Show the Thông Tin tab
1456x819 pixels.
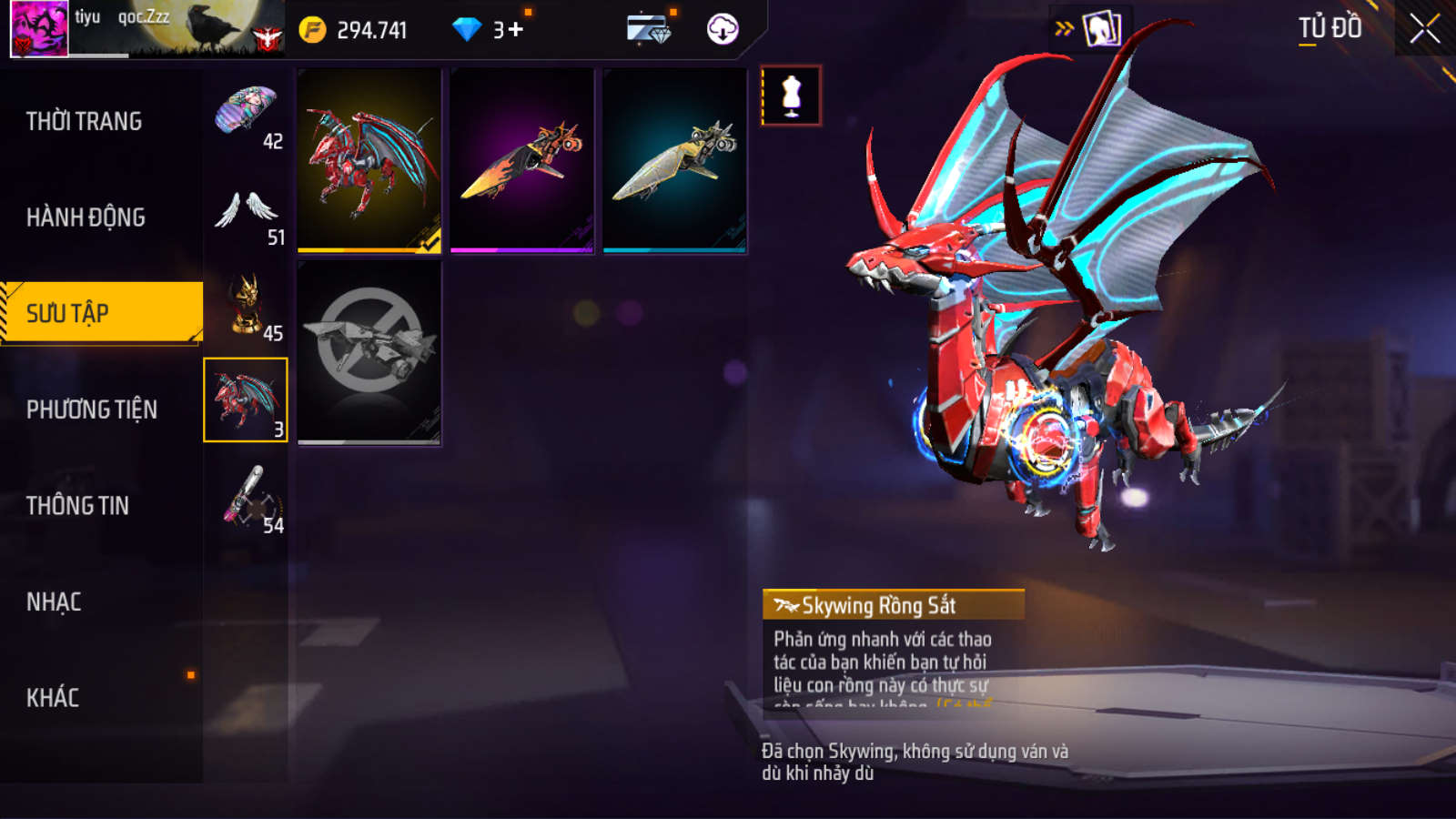coord(77,506)
